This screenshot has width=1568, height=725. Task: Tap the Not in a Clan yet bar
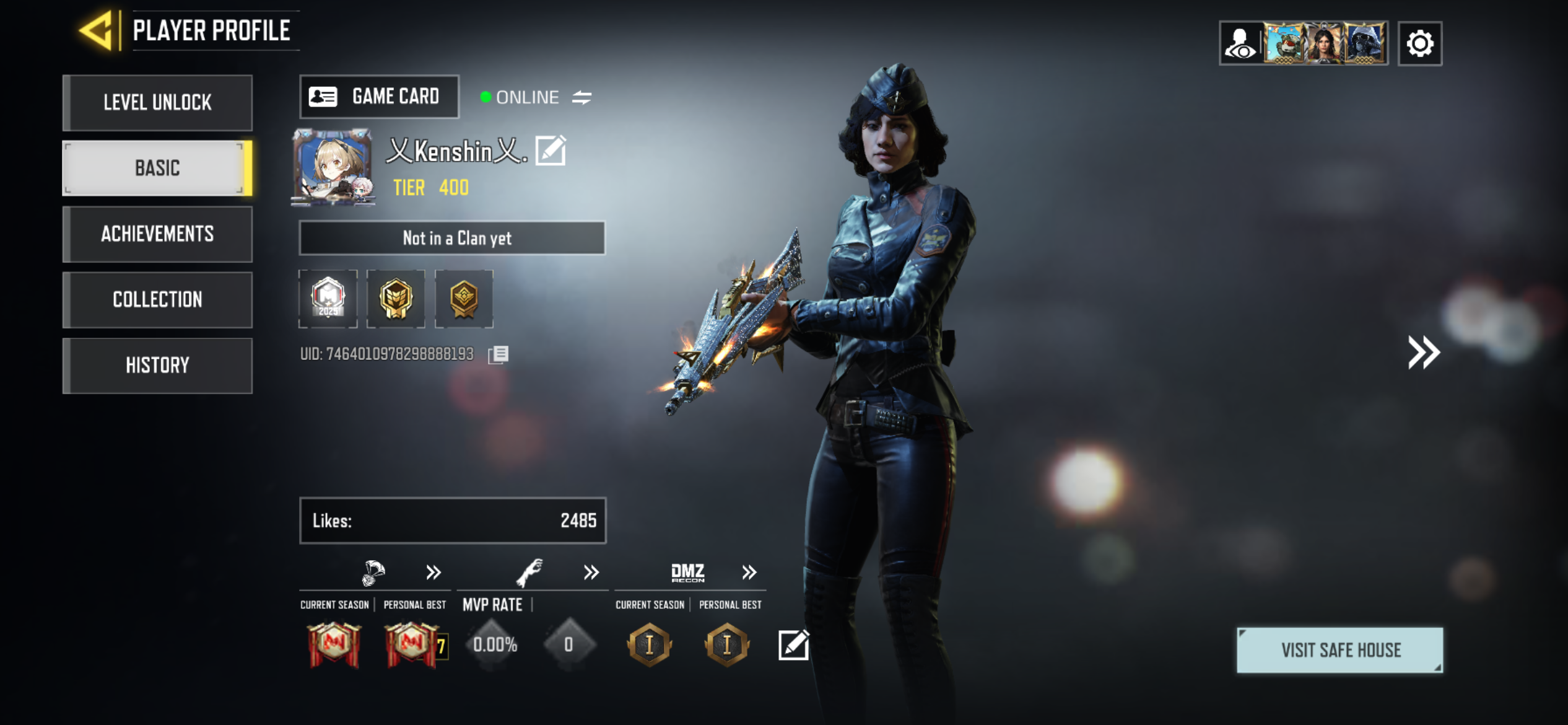coord(452,238)
